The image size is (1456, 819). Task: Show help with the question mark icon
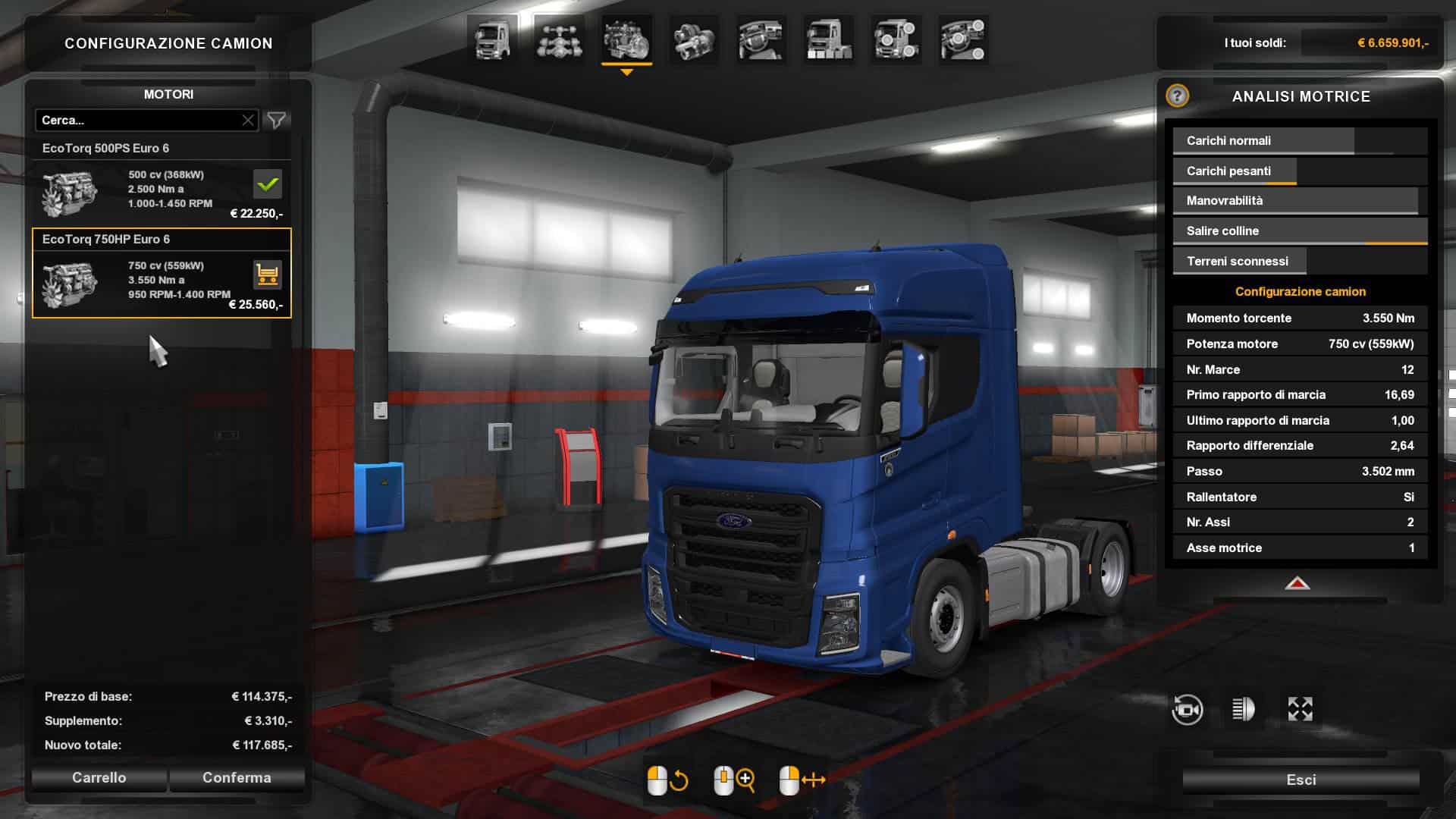1177,96
